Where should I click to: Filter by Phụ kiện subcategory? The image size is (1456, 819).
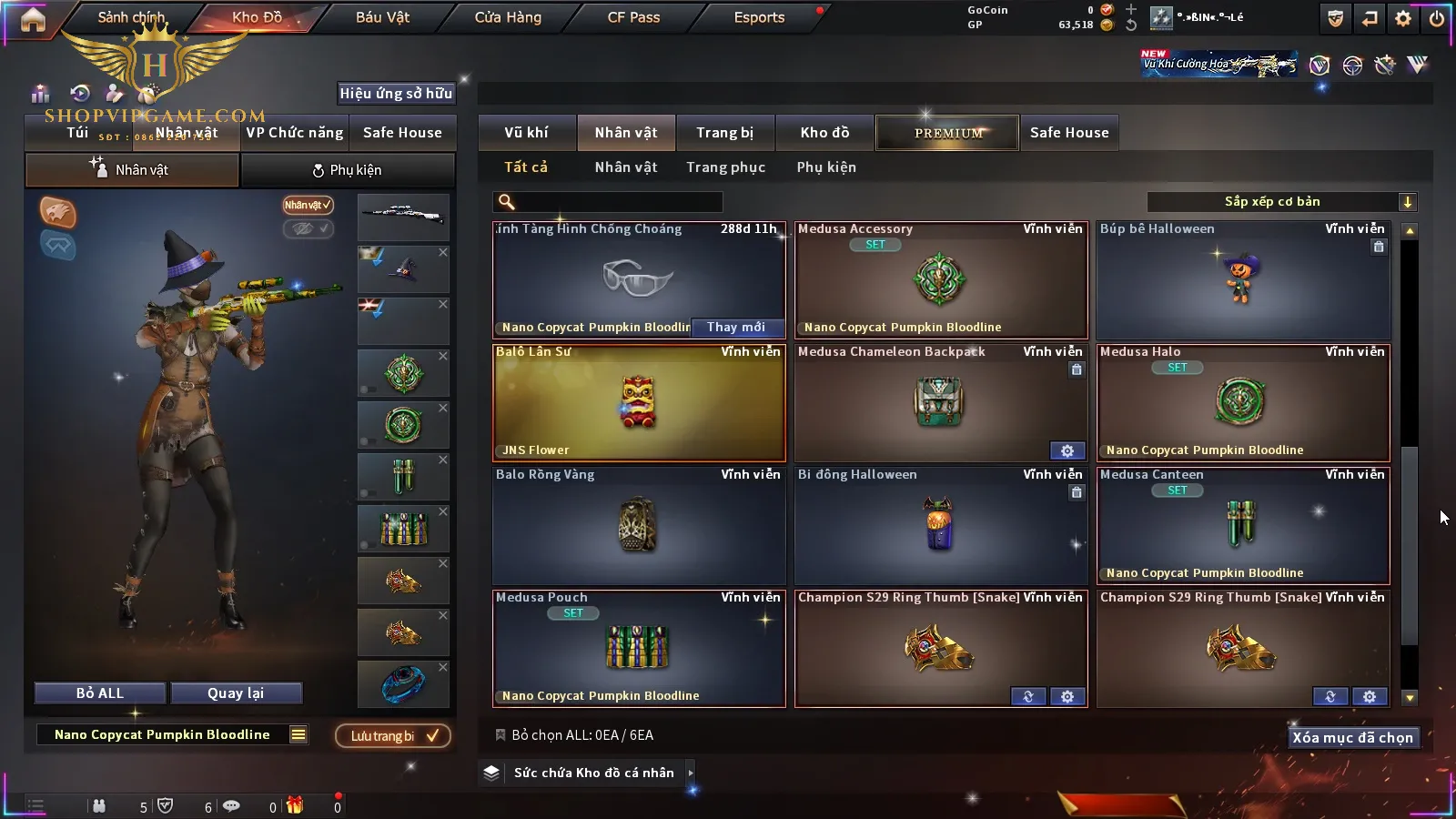click(826, 167)
